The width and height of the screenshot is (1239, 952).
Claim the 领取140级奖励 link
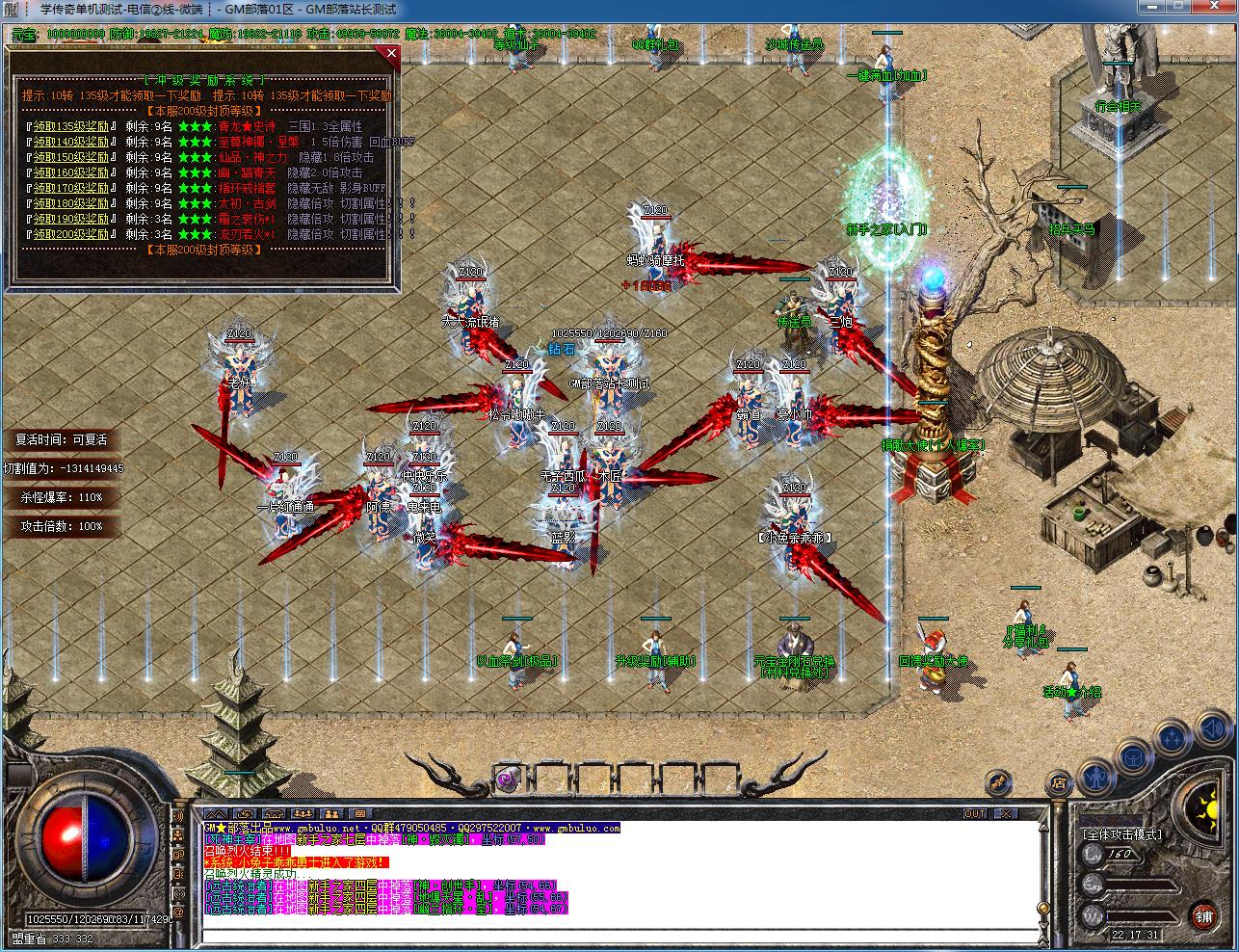coord(71,142)
